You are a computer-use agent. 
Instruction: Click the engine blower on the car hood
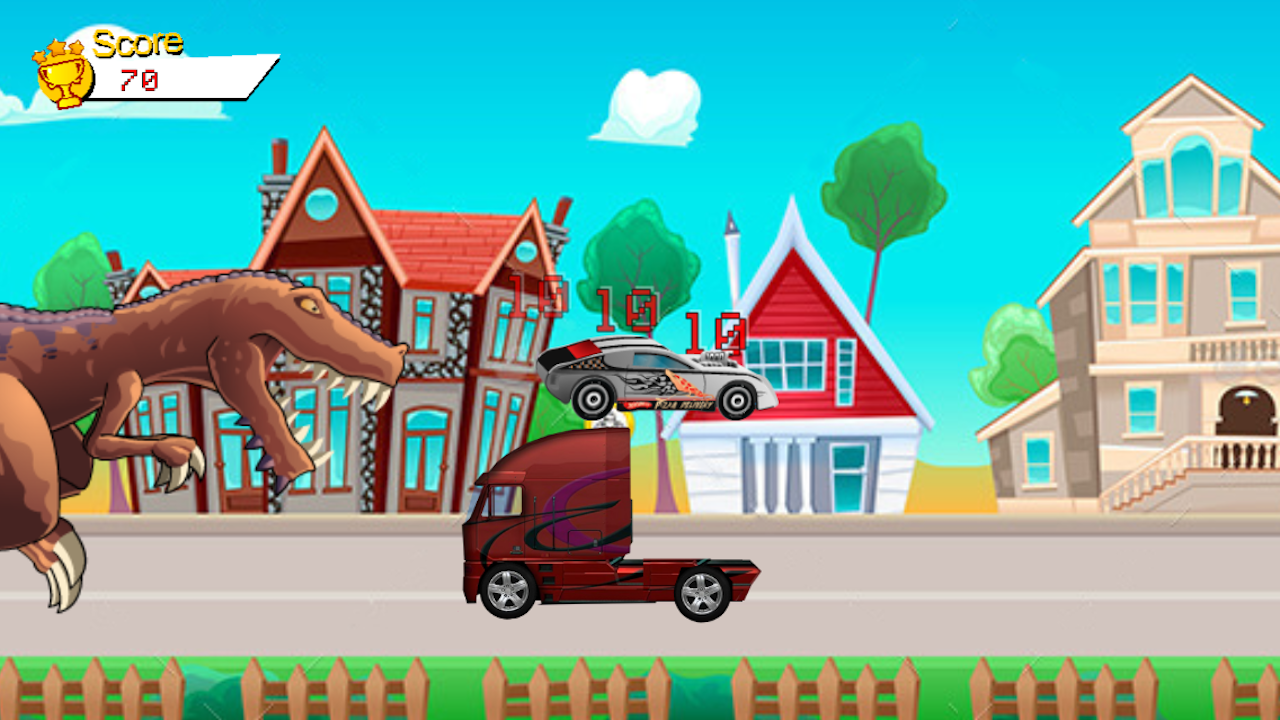pyautogui.click(x=713, y=358)
